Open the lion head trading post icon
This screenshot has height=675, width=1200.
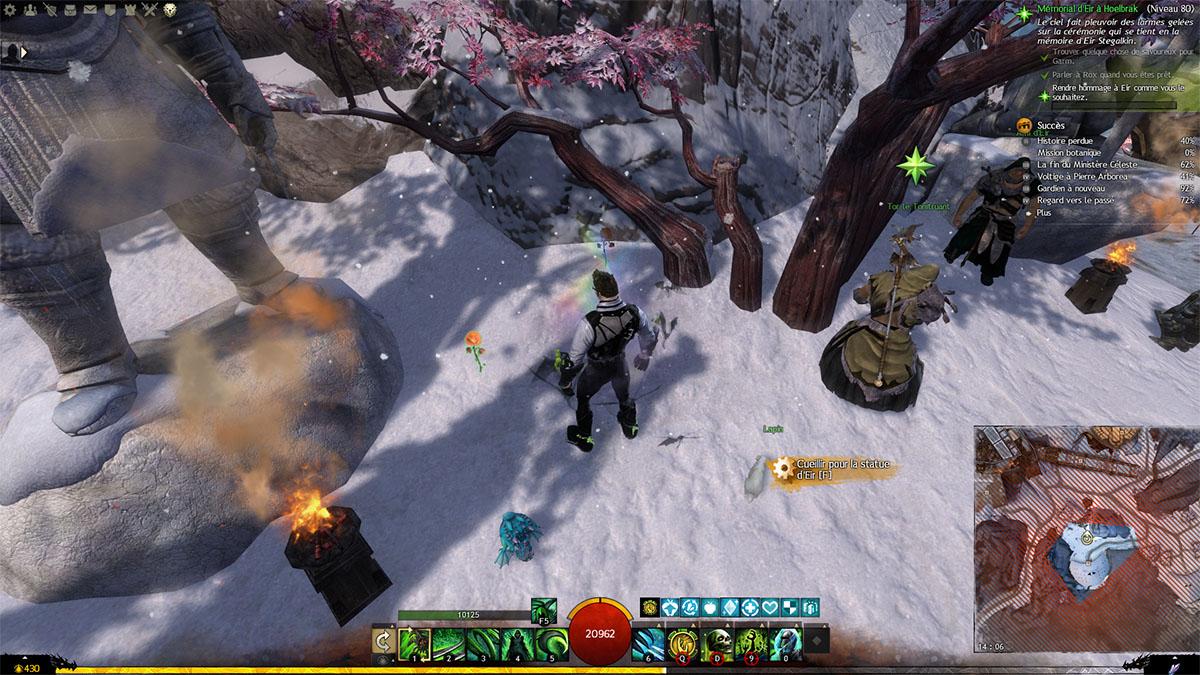click(x=170, y=10)
